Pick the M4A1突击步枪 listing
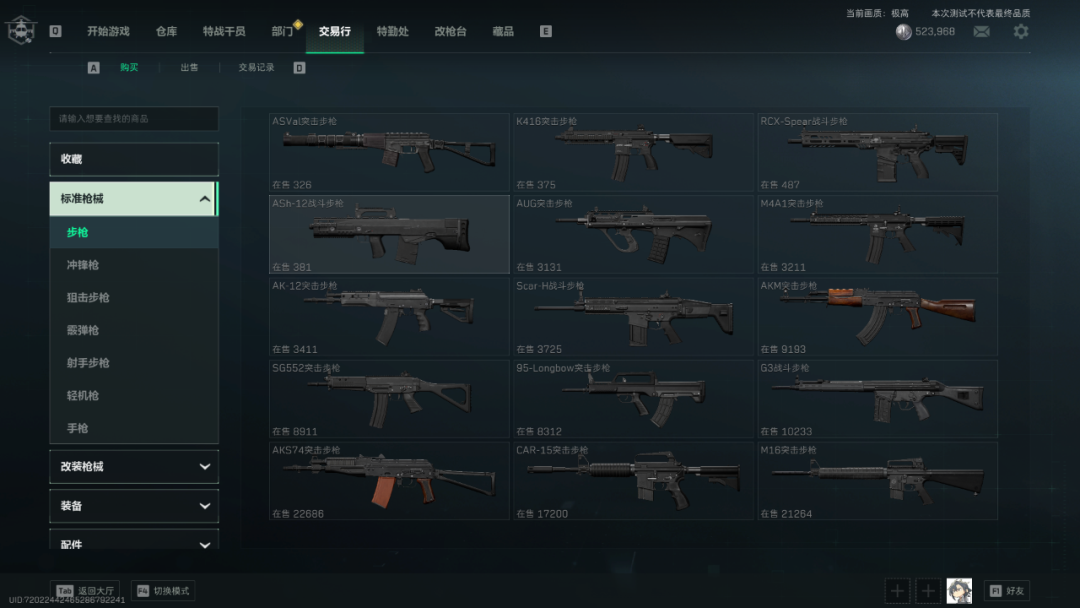This screenshot has height=608, width=1080. 877,234
